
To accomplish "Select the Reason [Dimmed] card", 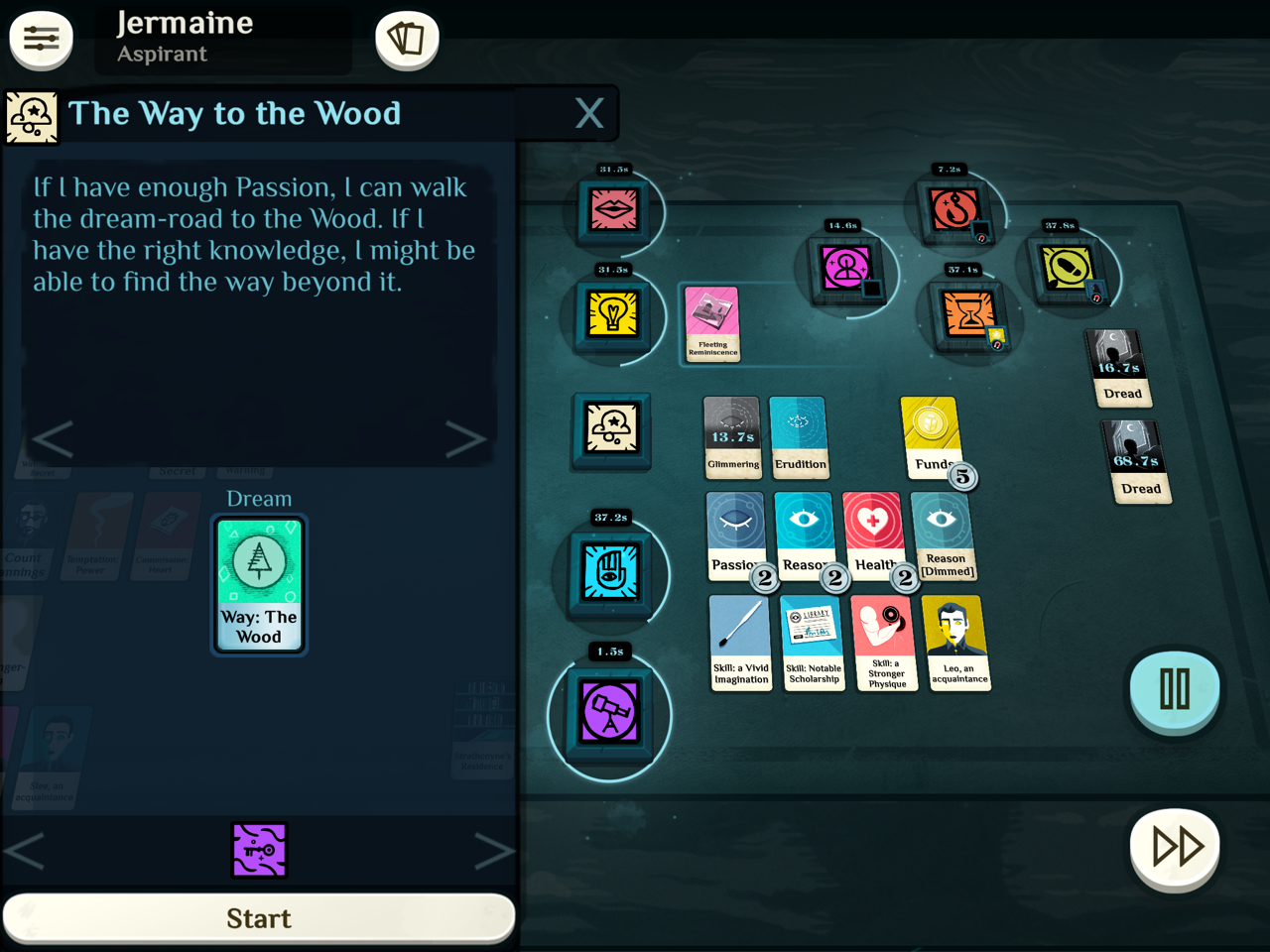I will click(x=944, y=535).
